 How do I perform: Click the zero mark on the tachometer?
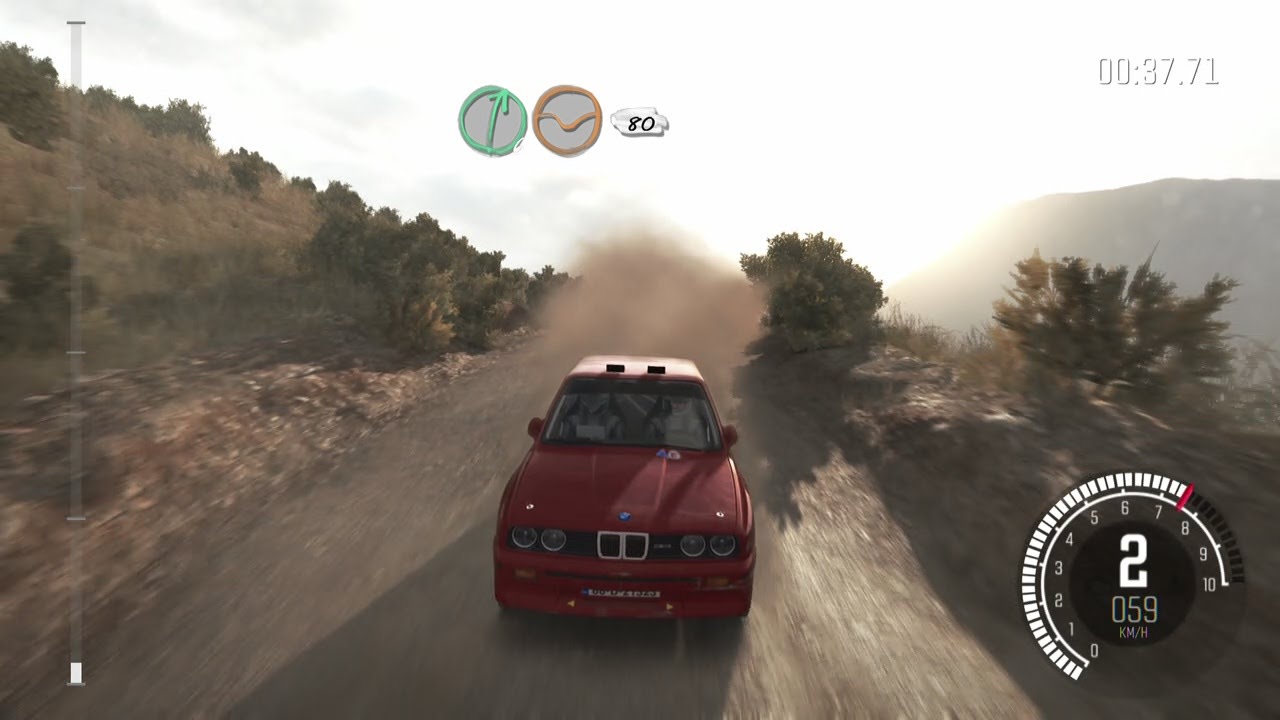(x=1095, y=648)
